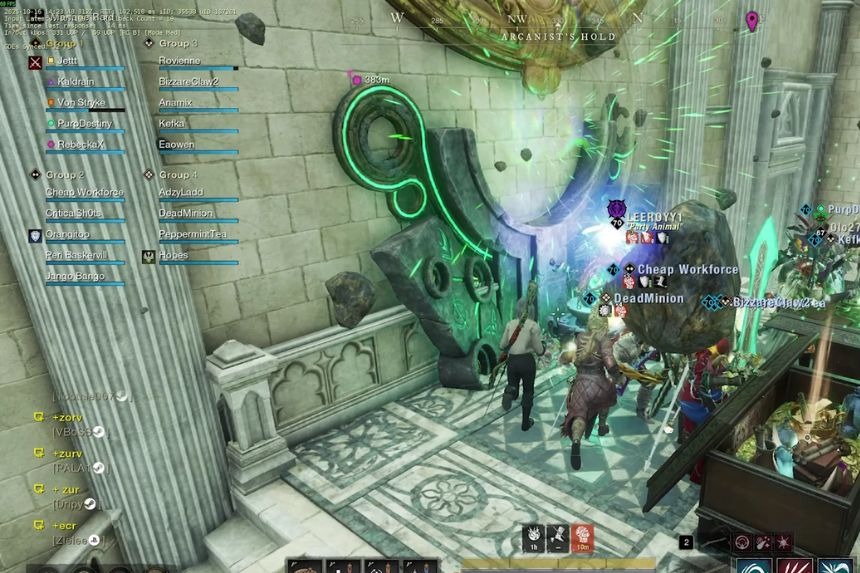This screenshot has height=573, width=860.
Task: Select BizzareClaw2 in the raid list
Action: (x=188, y=82)
